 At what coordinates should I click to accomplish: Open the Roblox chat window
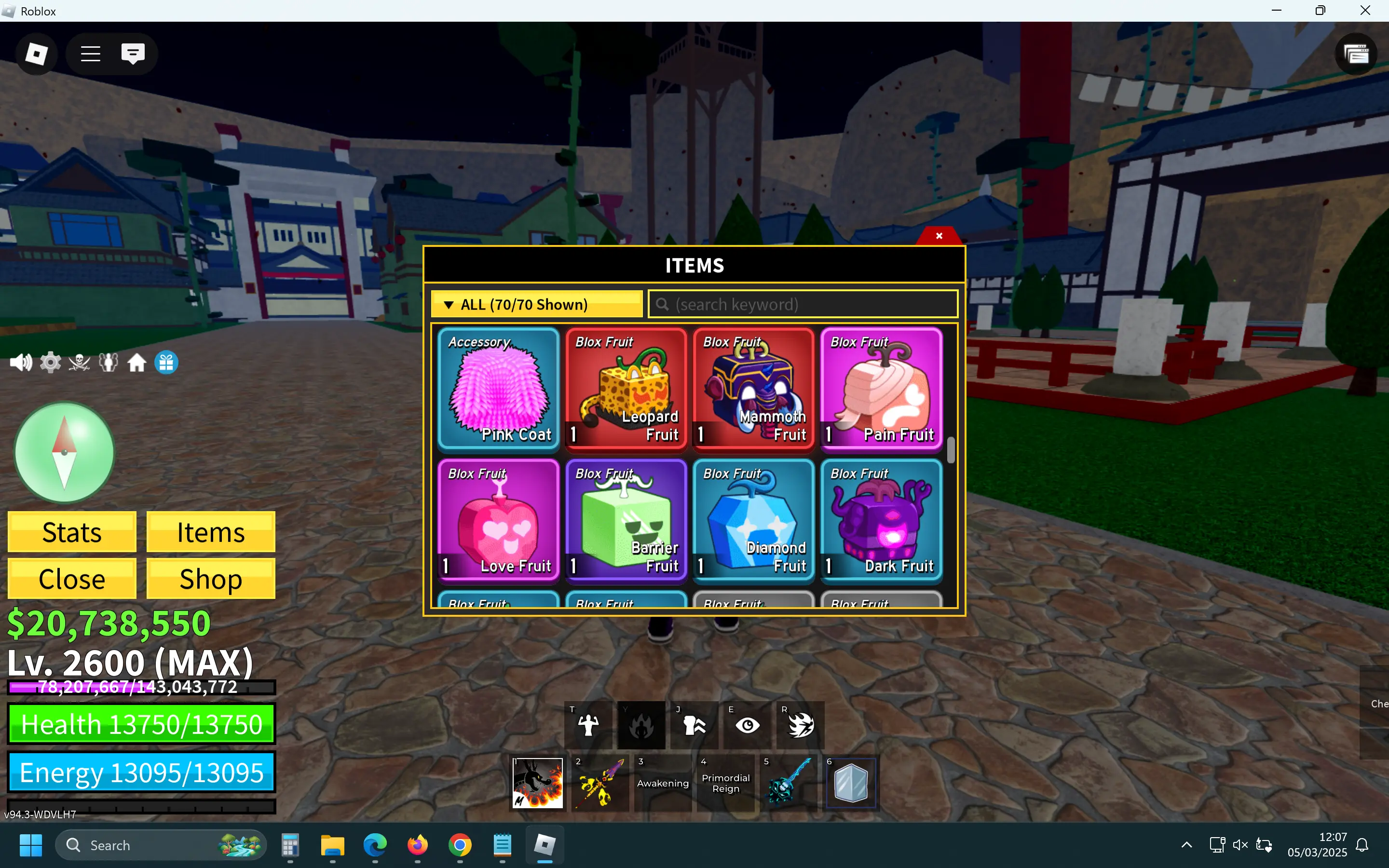coord(132,54)
